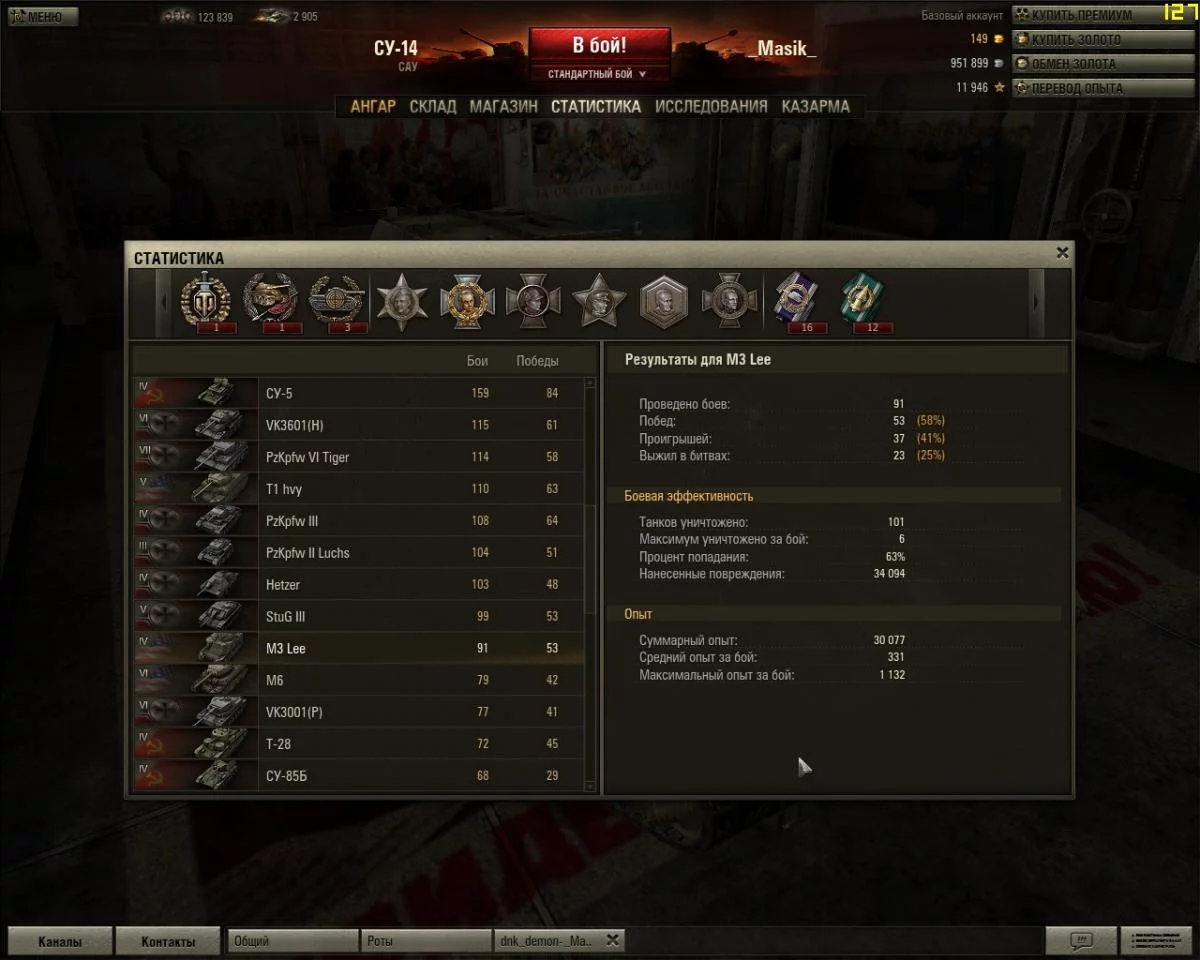
Task: Open the Каналы chat channels button
Action: (x=60, y=941)
